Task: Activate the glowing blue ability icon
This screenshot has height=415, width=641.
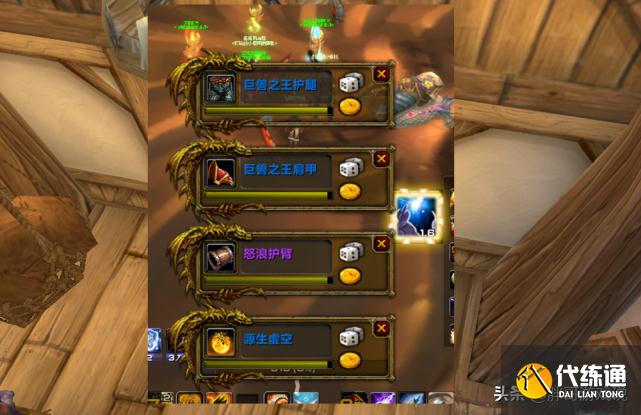Action: [x=415, y=215]
